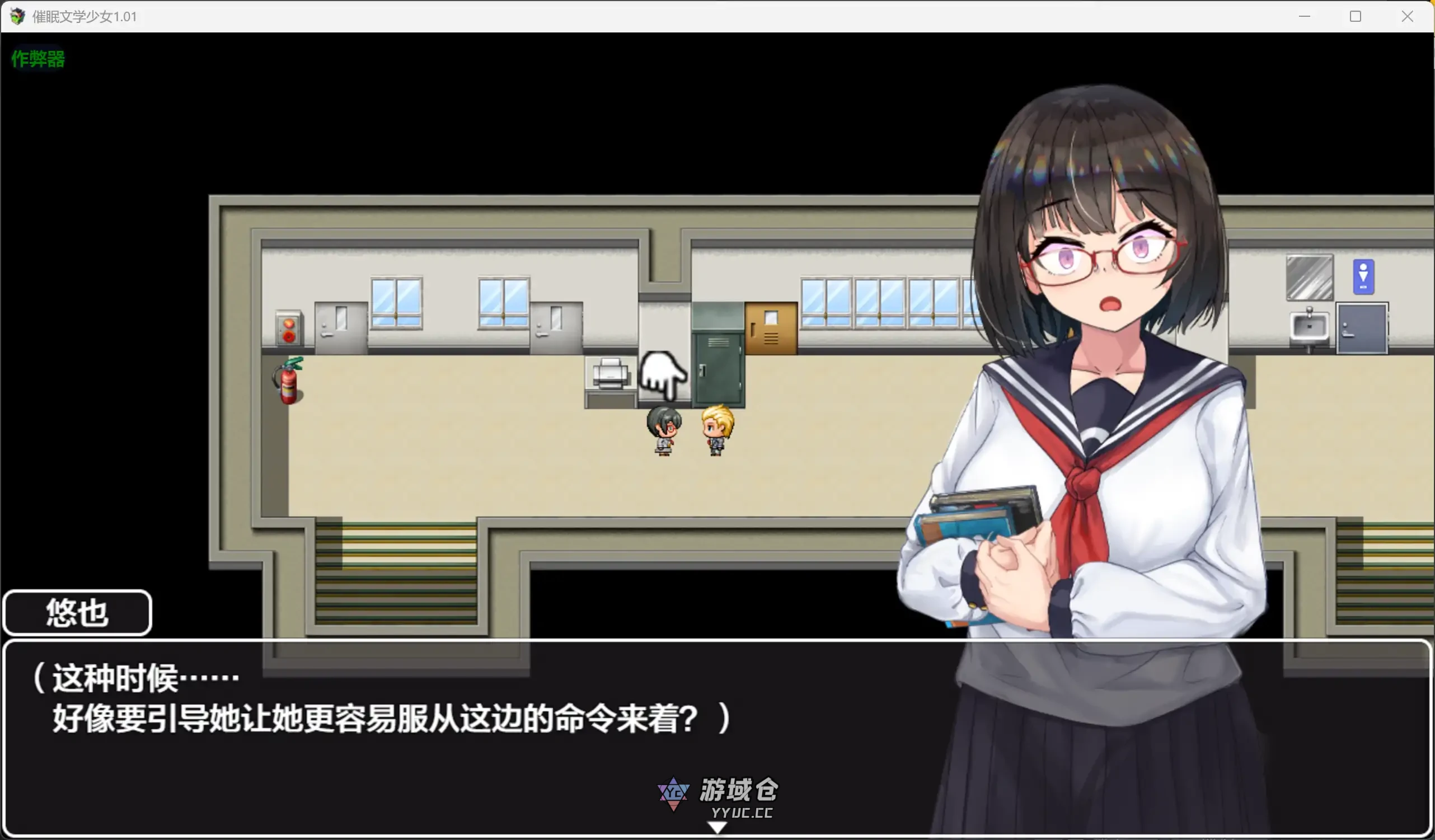Click the green 作弊器 cheat menu text
This screenshot has height=840, width=1435.
click(37, 59)
